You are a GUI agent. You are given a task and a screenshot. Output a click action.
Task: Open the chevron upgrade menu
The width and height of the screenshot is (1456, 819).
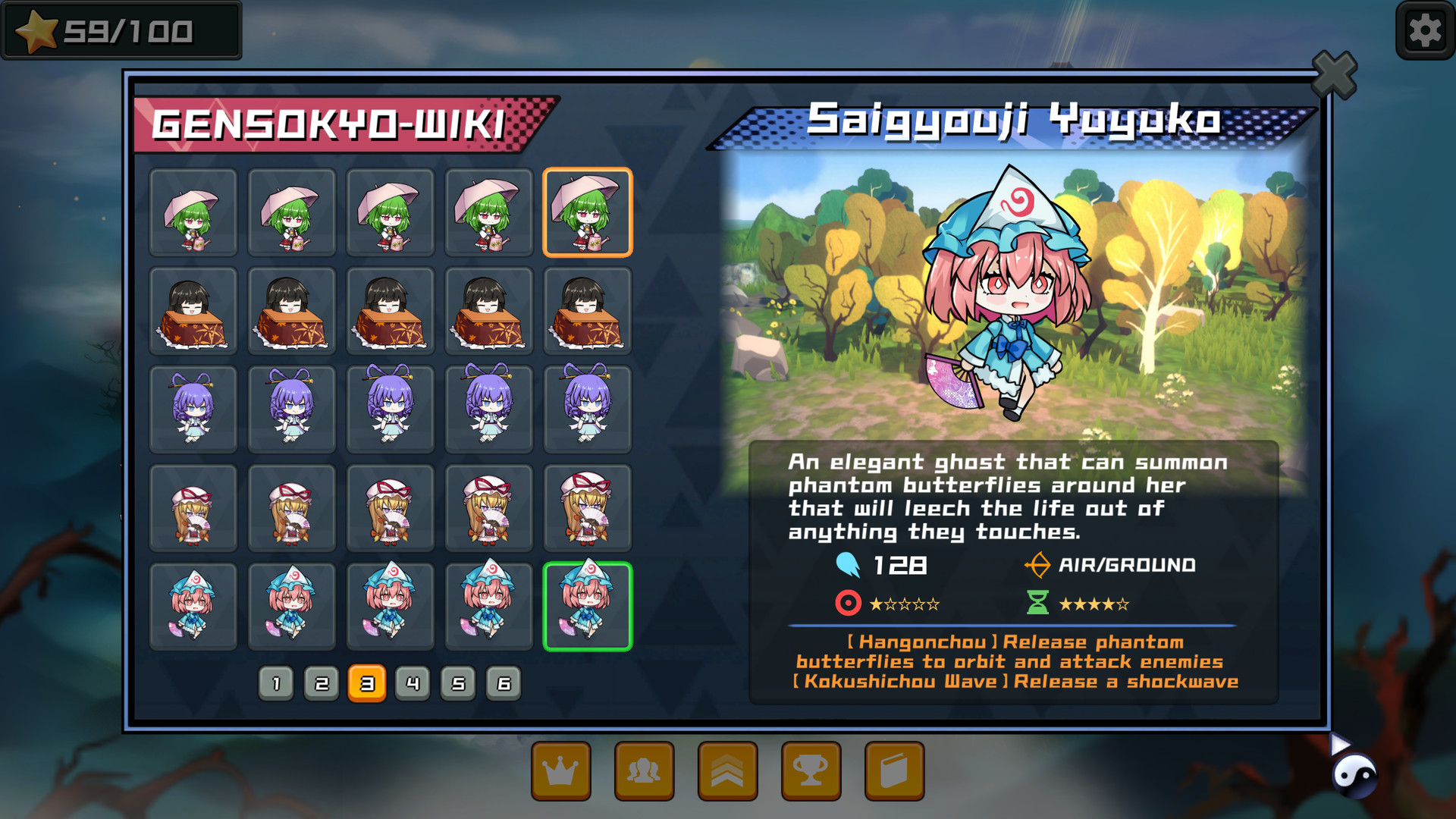pyautogui.click(x=727, y=770)
